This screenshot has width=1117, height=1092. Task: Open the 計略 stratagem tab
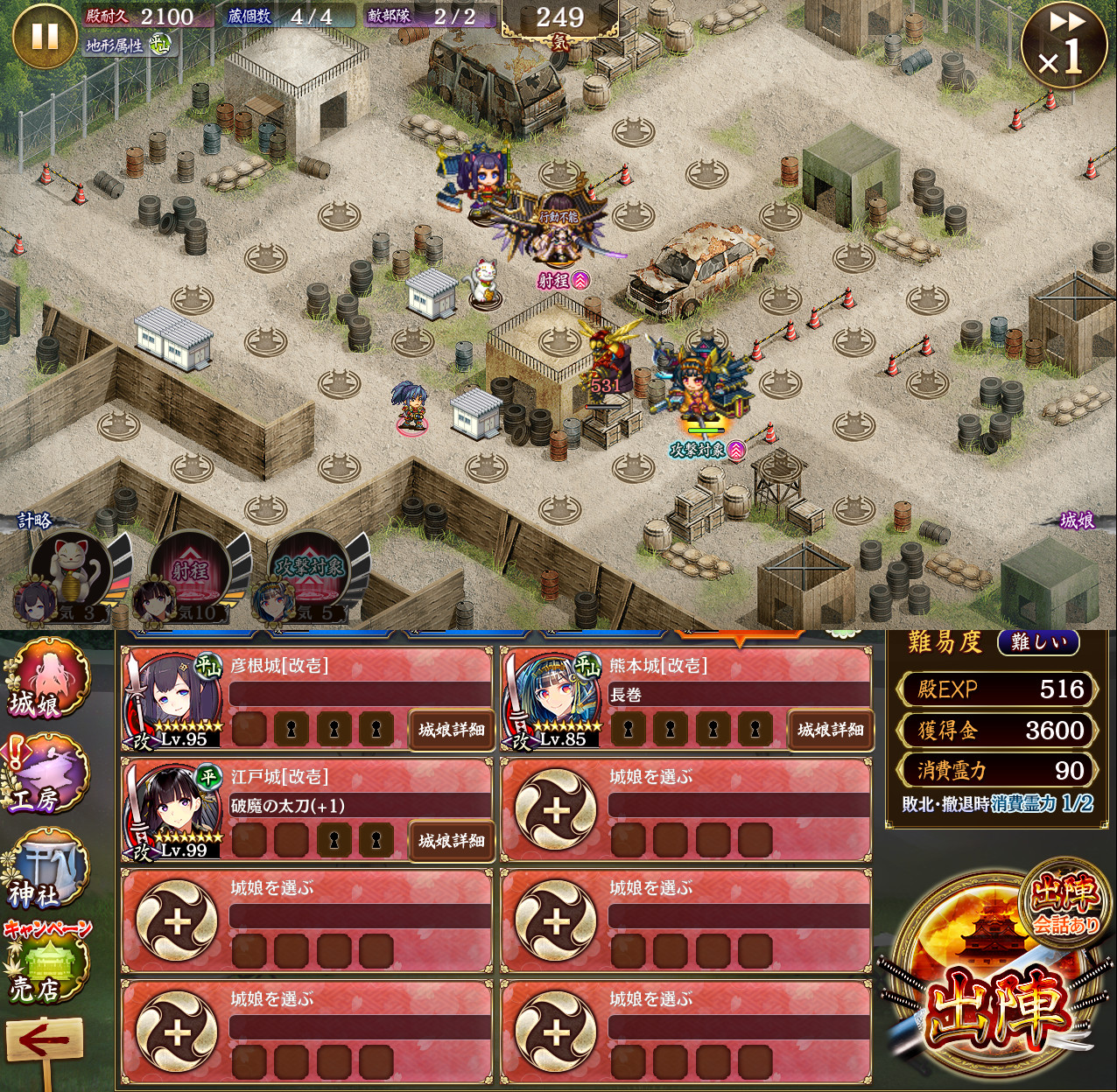35,521
